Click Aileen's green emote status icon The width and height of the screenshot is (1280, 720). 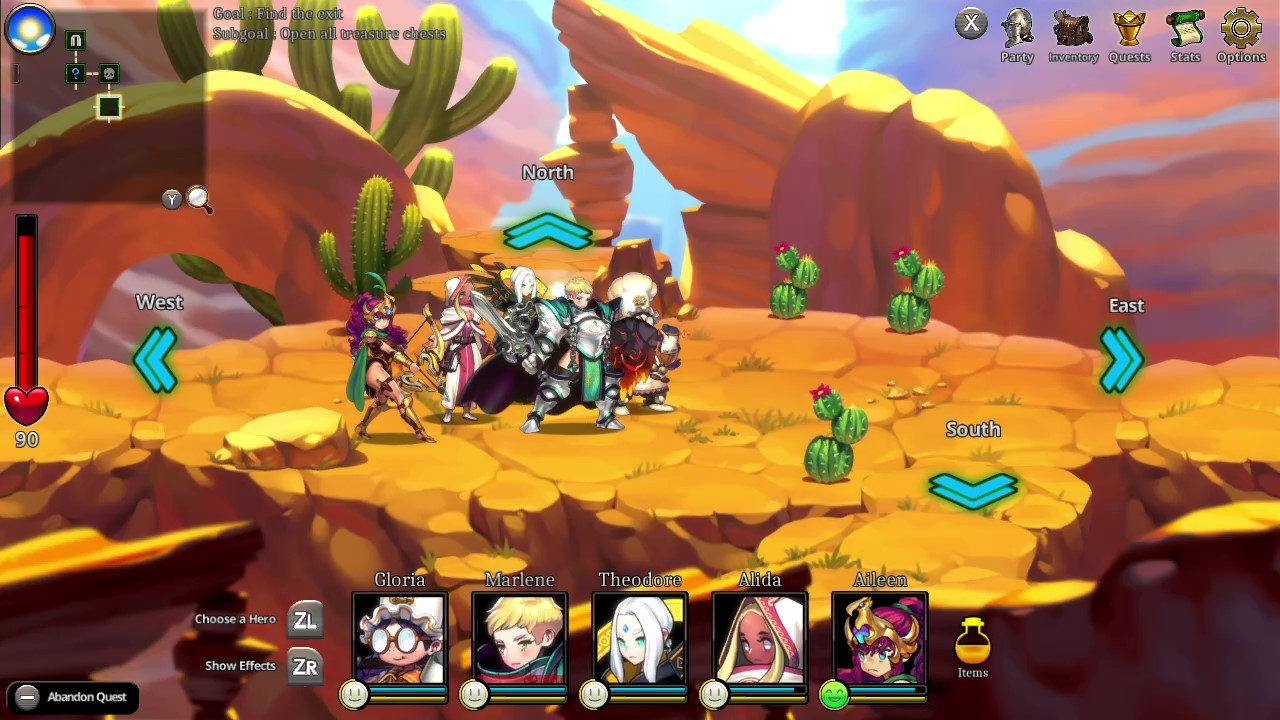[835, 694]
